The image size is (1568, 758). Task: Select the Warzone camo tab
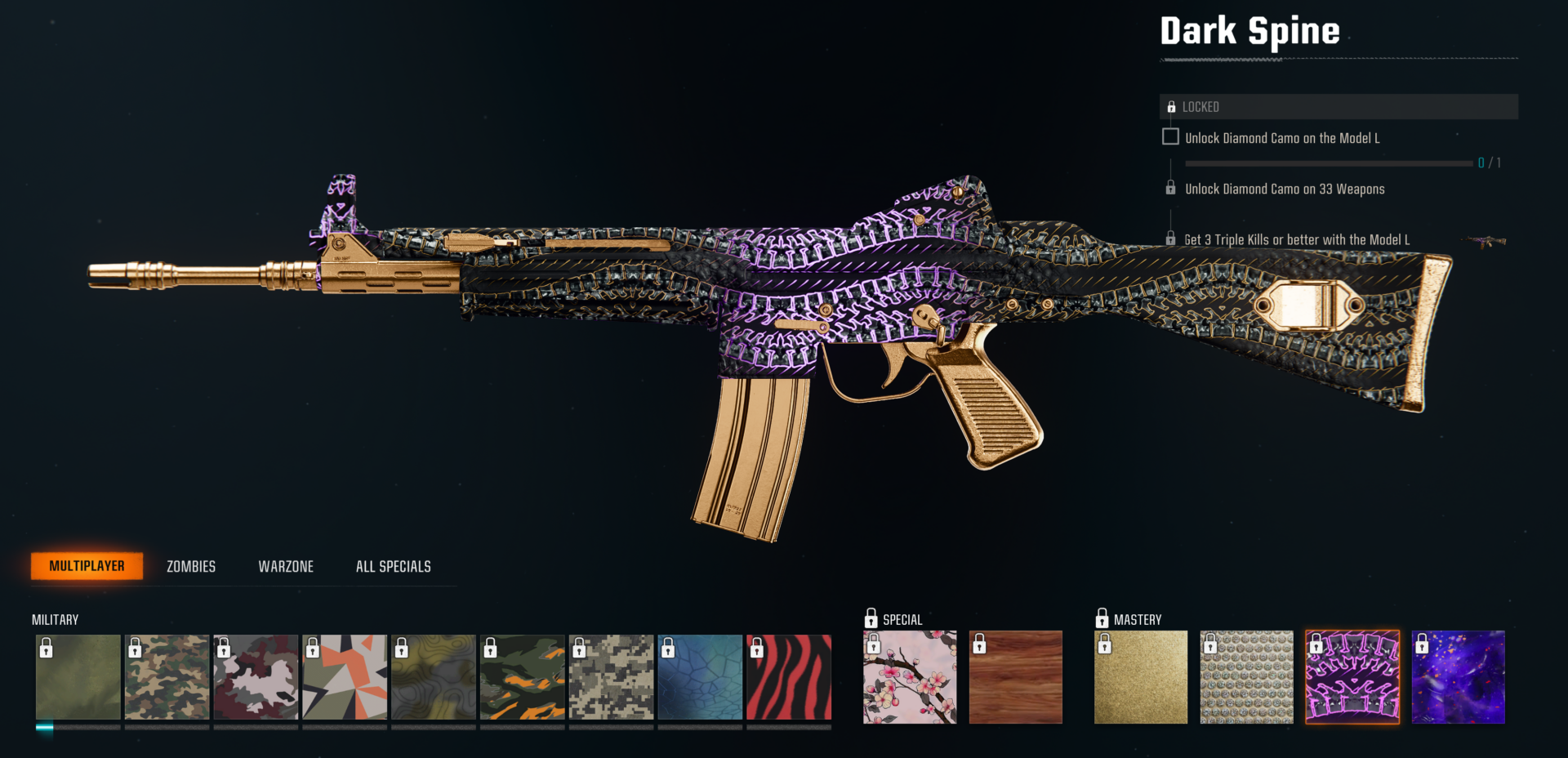(286, 566)
